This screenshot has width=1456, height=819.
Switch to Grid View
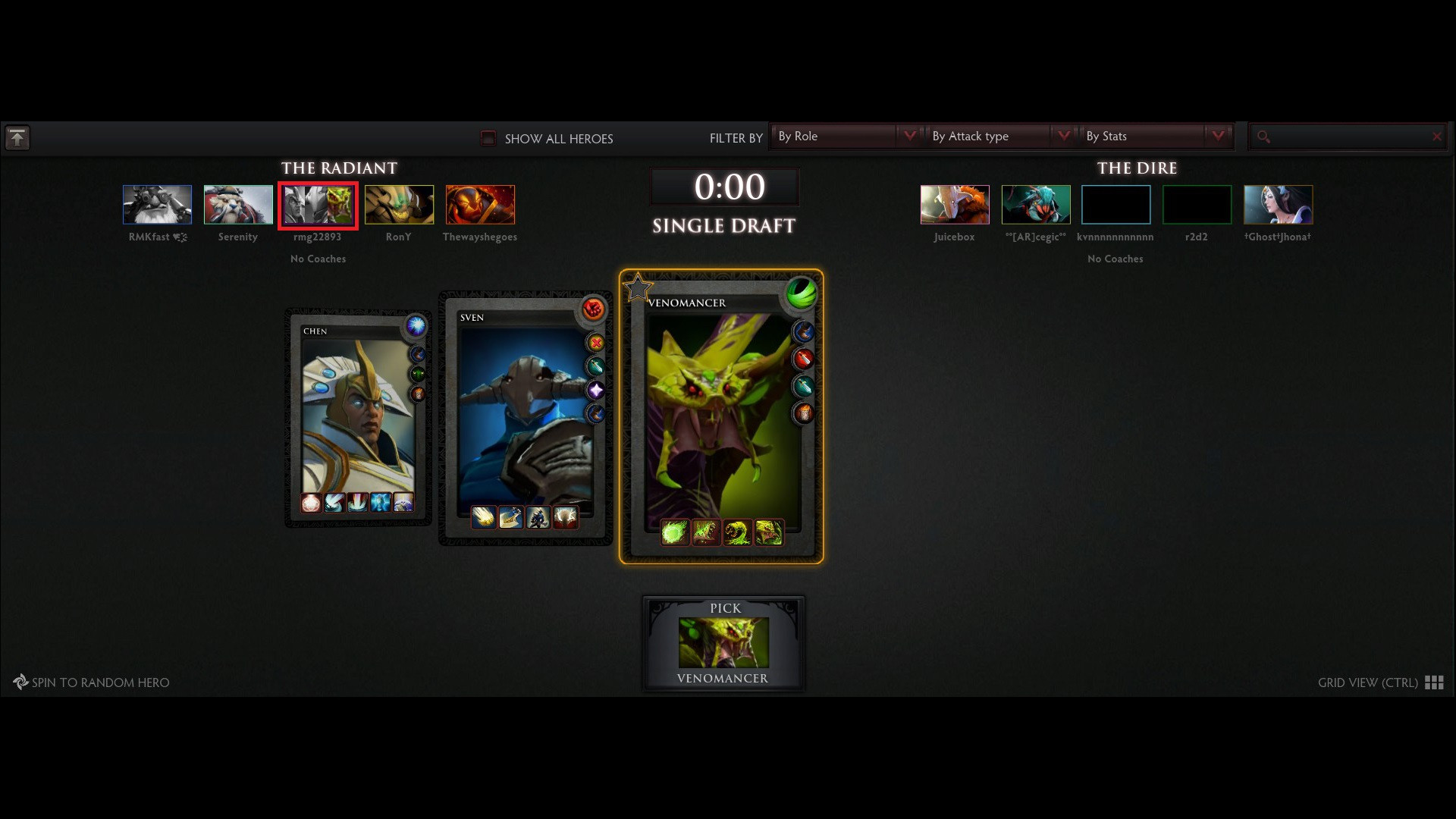click(x=1379, y=682)
